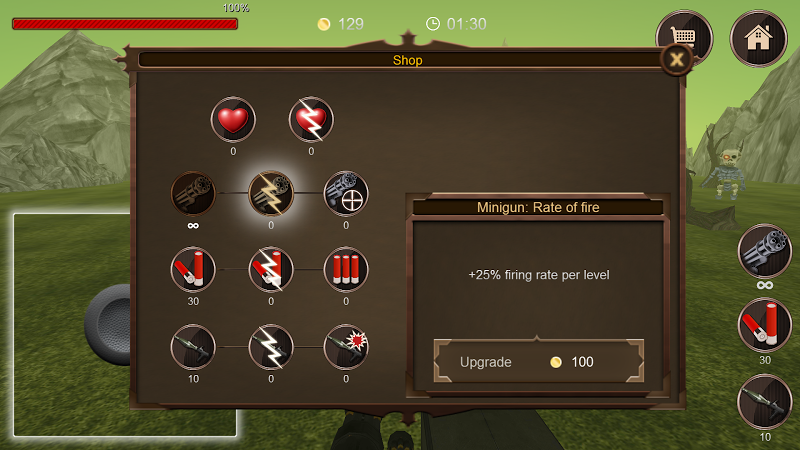Screen dimensions: 800x450
Task: Close the Shop window
Action: tap(677, 60)
